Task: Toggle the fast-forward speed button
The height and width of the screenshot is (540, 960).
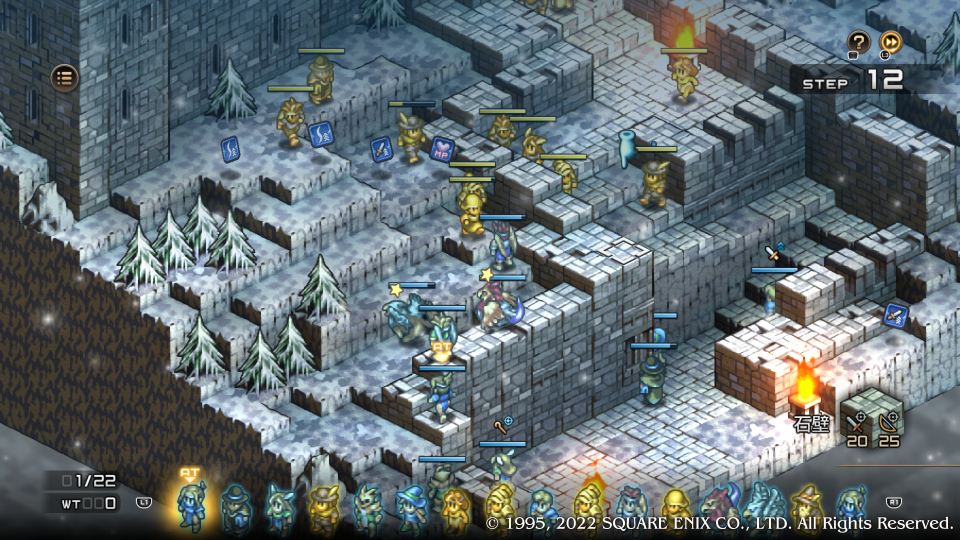Action: tap(890, 42)
